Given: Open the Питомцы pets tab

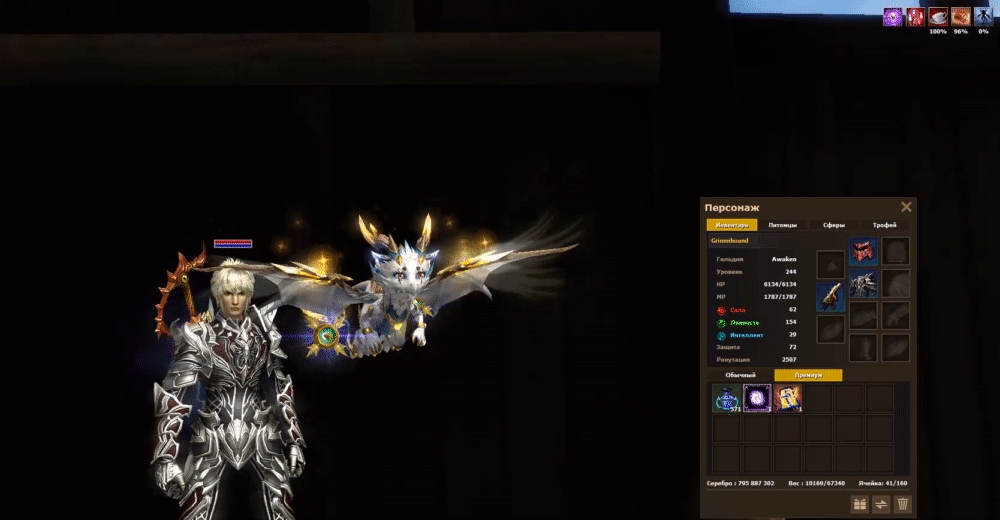Looking at the screenshot, I should (783, 225).
